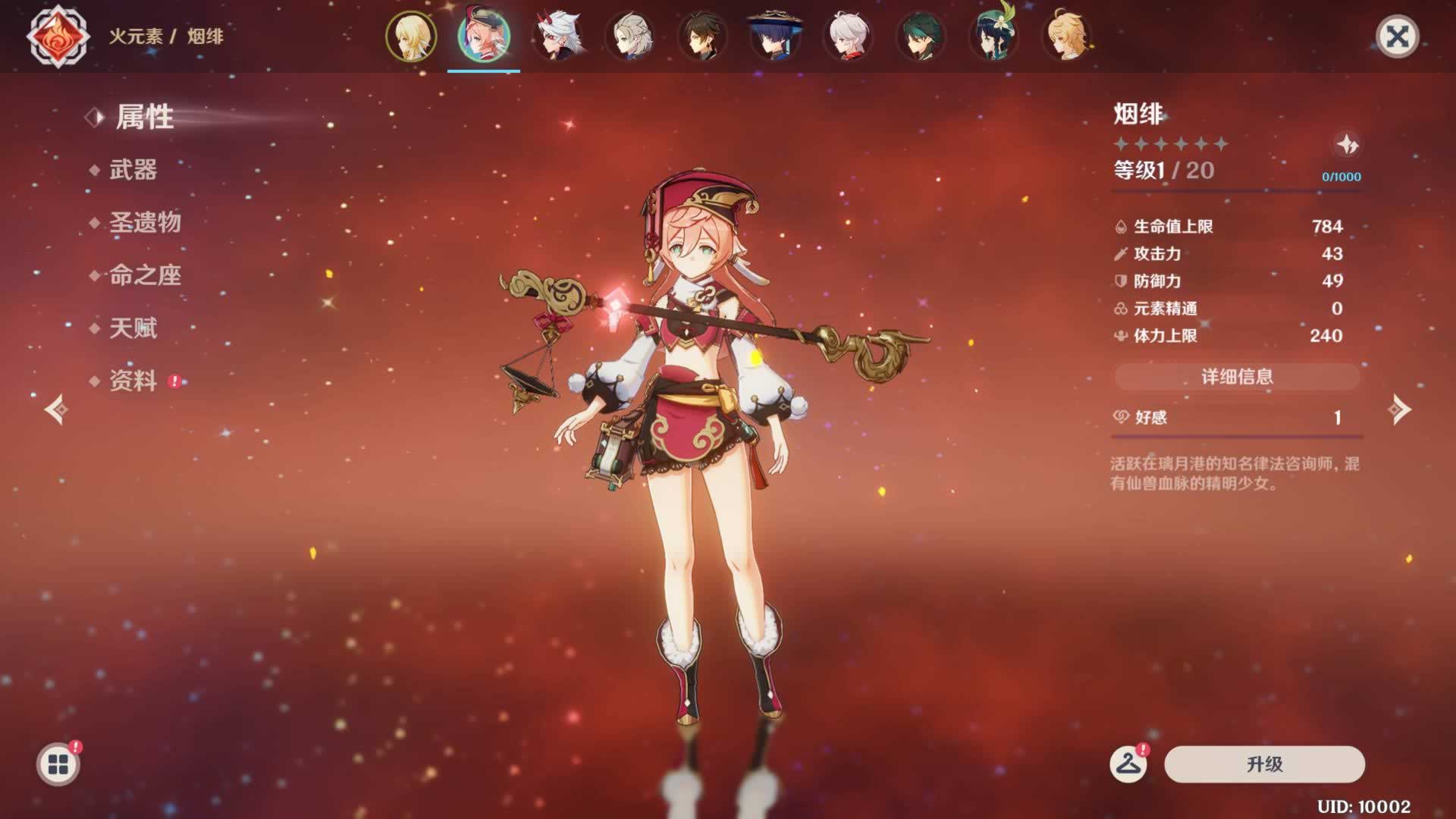Screen dimensions: 1456x819
Task: Go to the next character arrow
Action: pos(1399,409)
